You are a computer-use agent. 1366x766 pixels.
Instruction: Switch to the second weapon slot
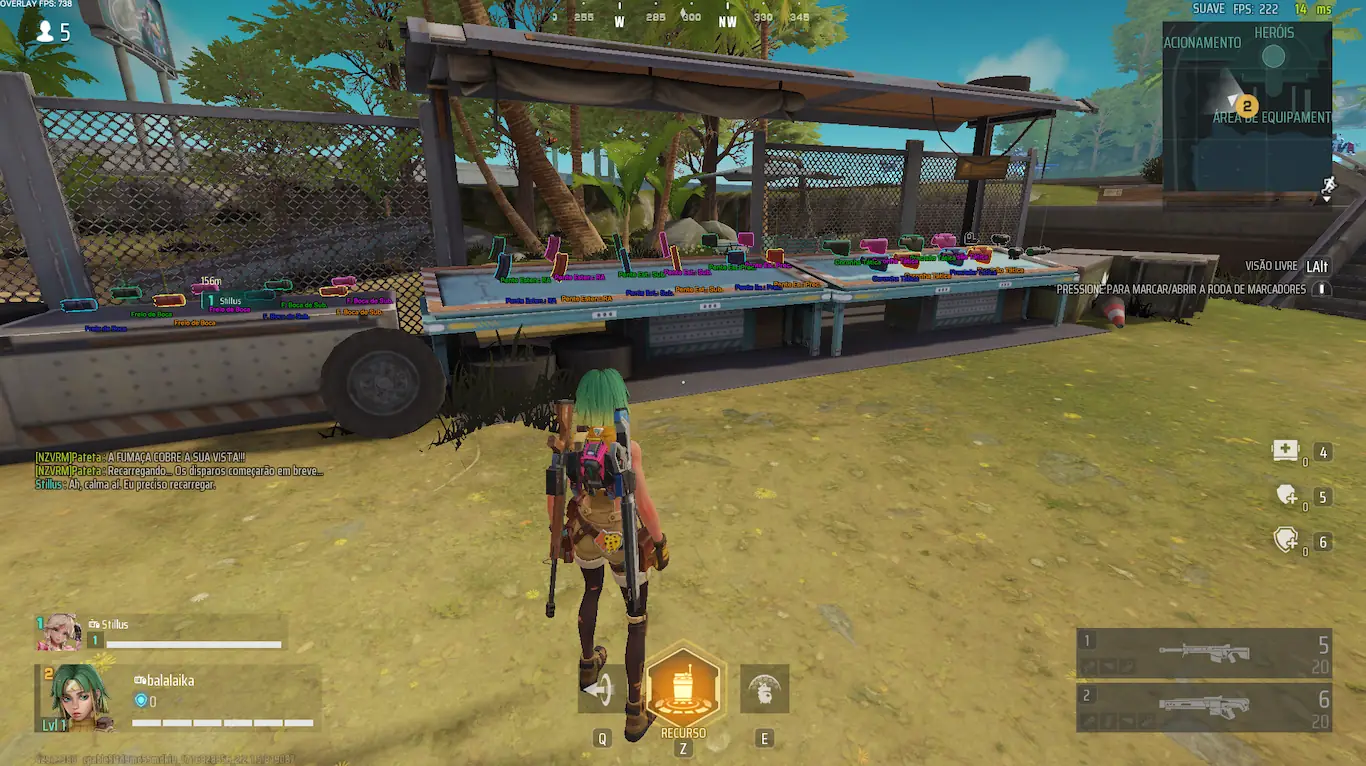click(x=1204, y=707)
